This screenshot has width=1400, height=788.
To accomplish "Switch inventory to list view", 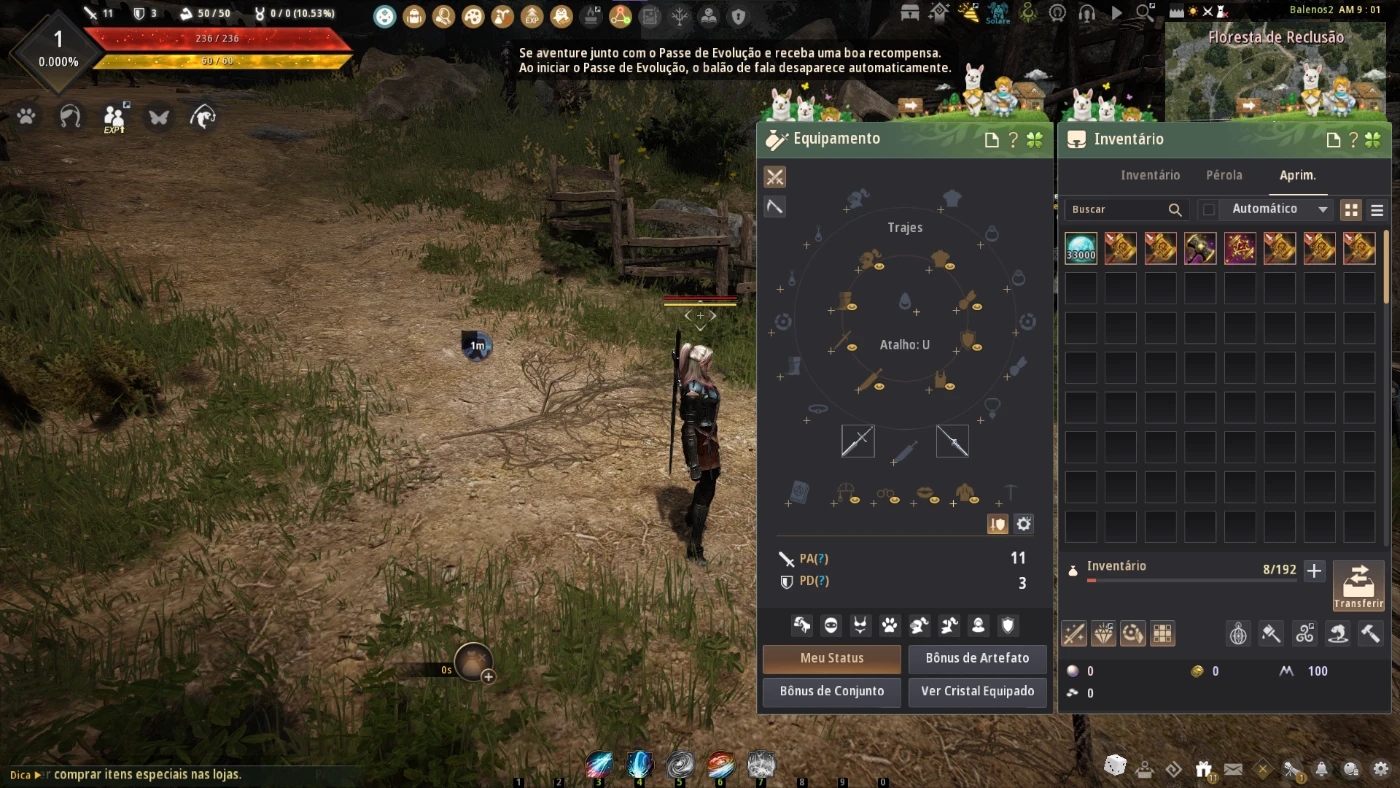I will point(1377,210).
